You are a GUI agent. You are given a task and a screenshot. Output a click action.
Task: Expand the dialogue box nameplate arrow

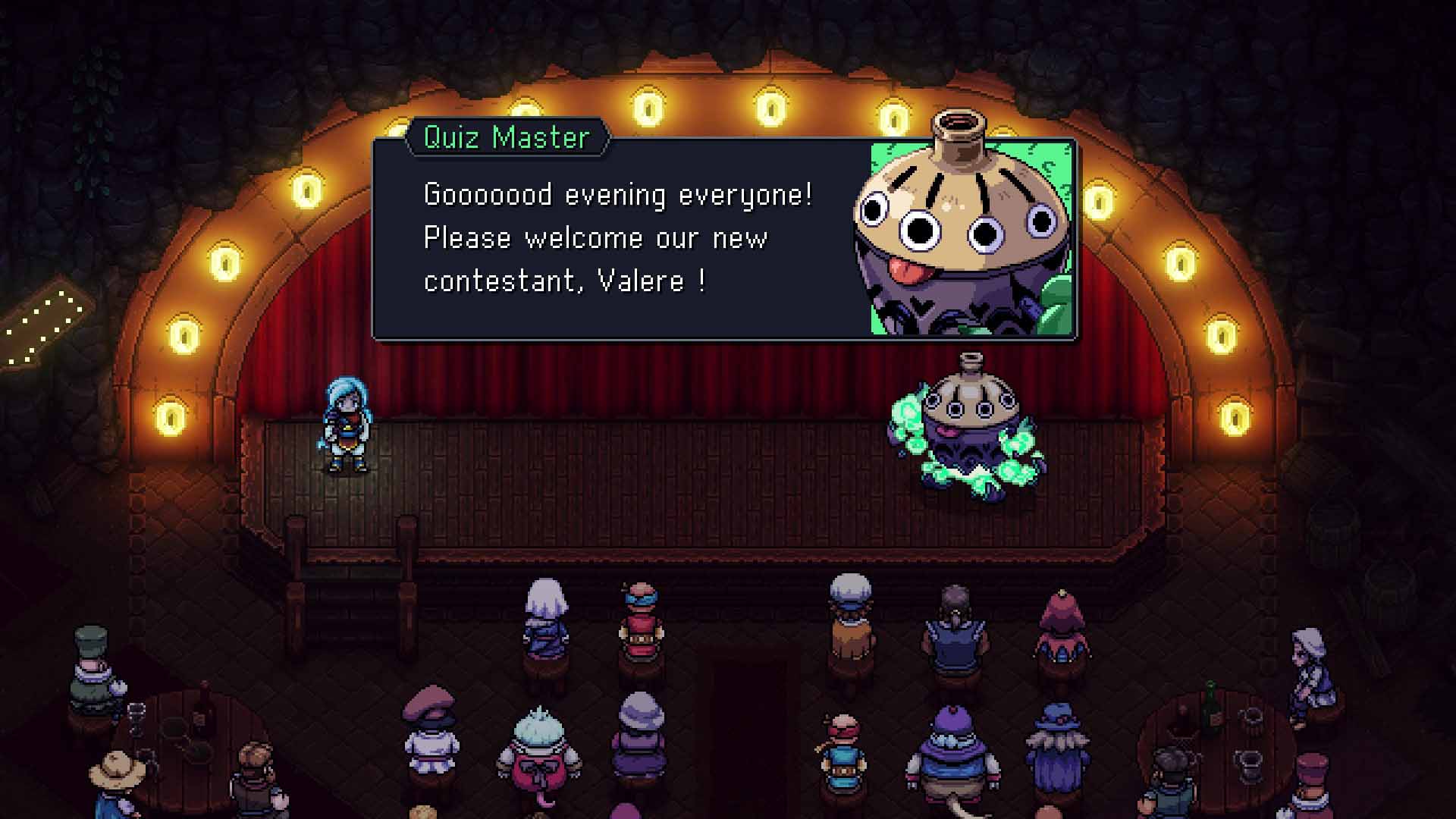[x=603, y=137]
